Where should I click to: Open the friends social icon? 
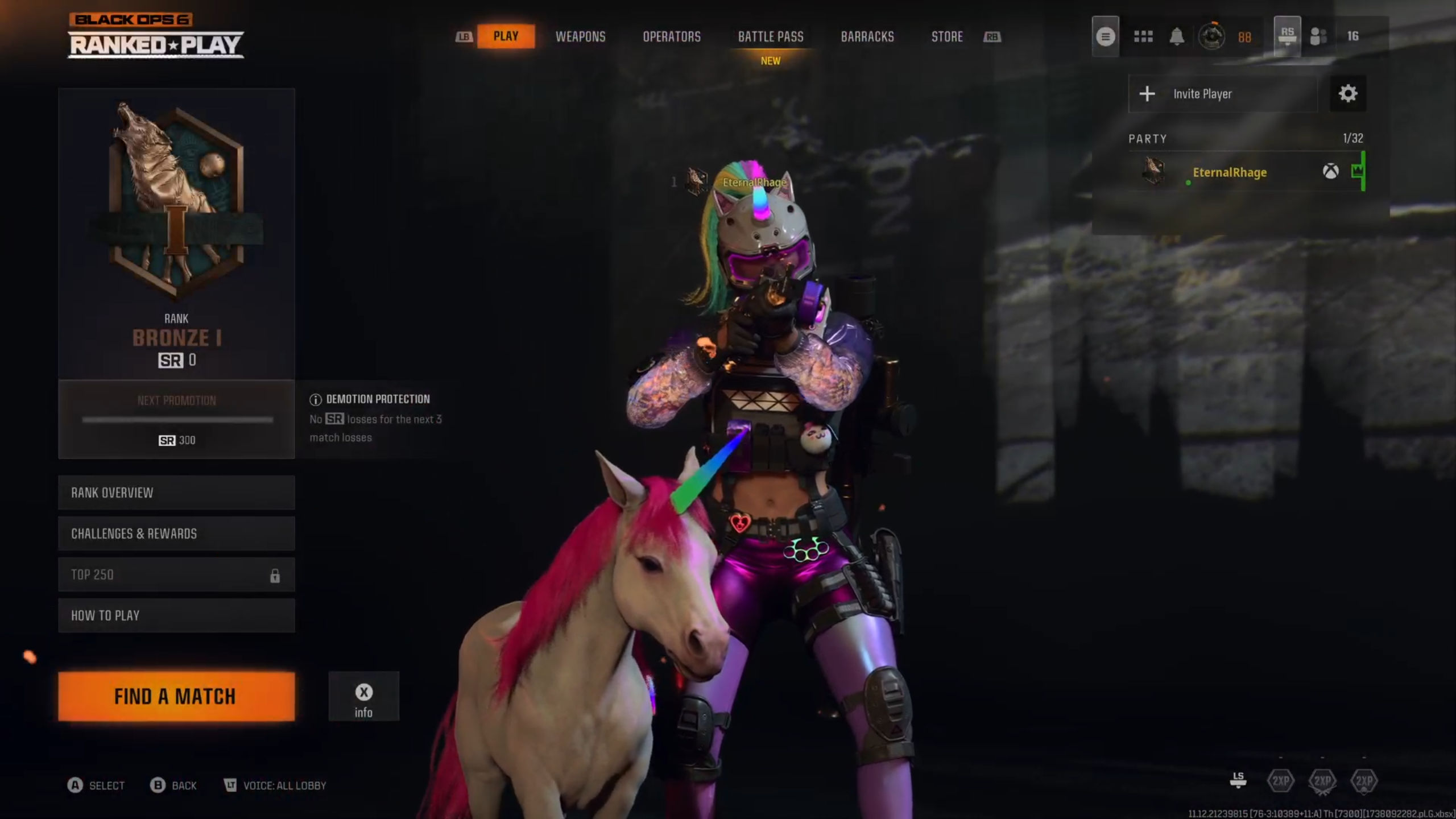[1318, 36]
